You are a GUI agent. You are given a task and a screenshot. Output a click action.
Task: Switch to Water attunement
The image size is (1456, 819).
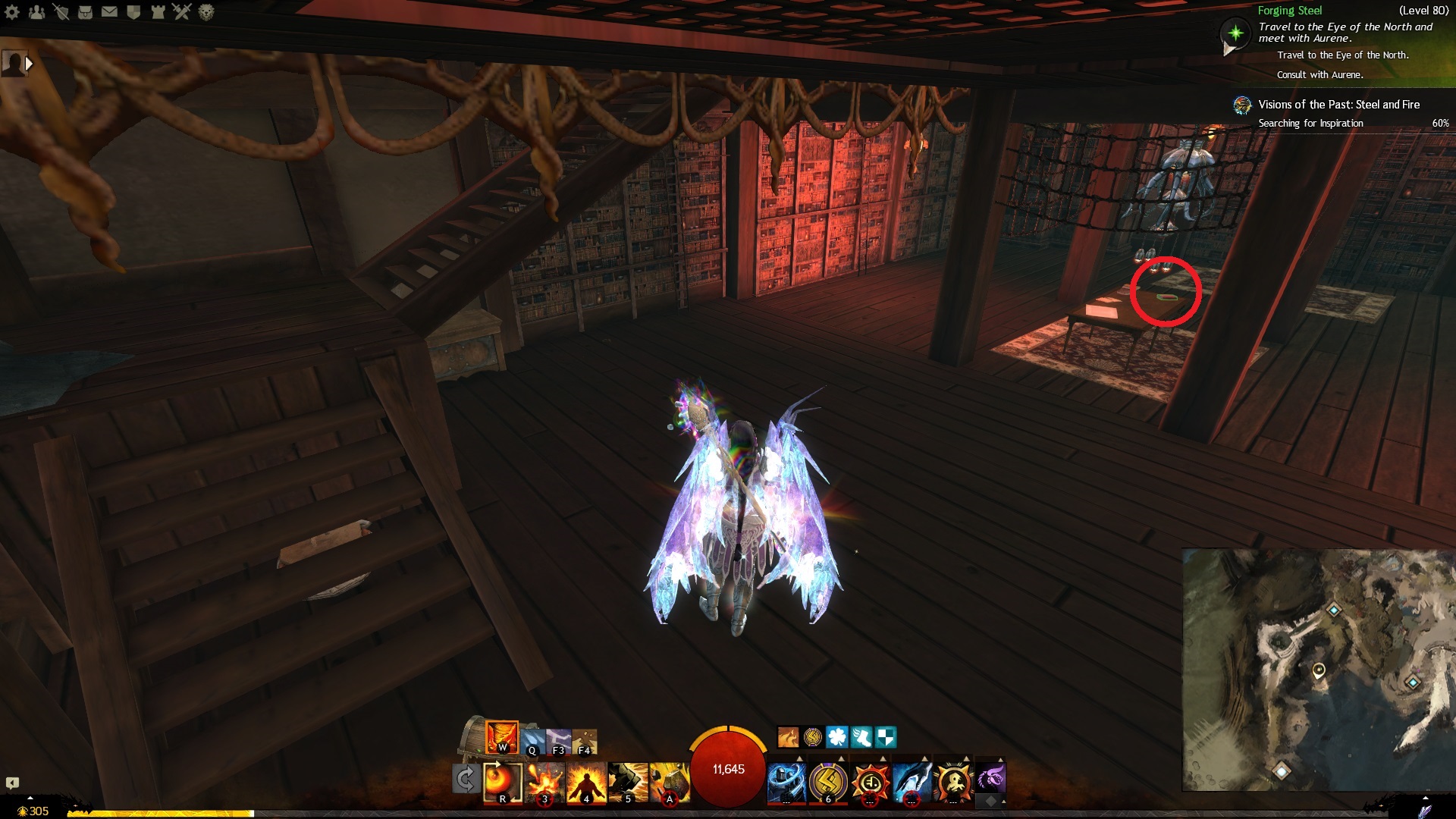point(532,742)
